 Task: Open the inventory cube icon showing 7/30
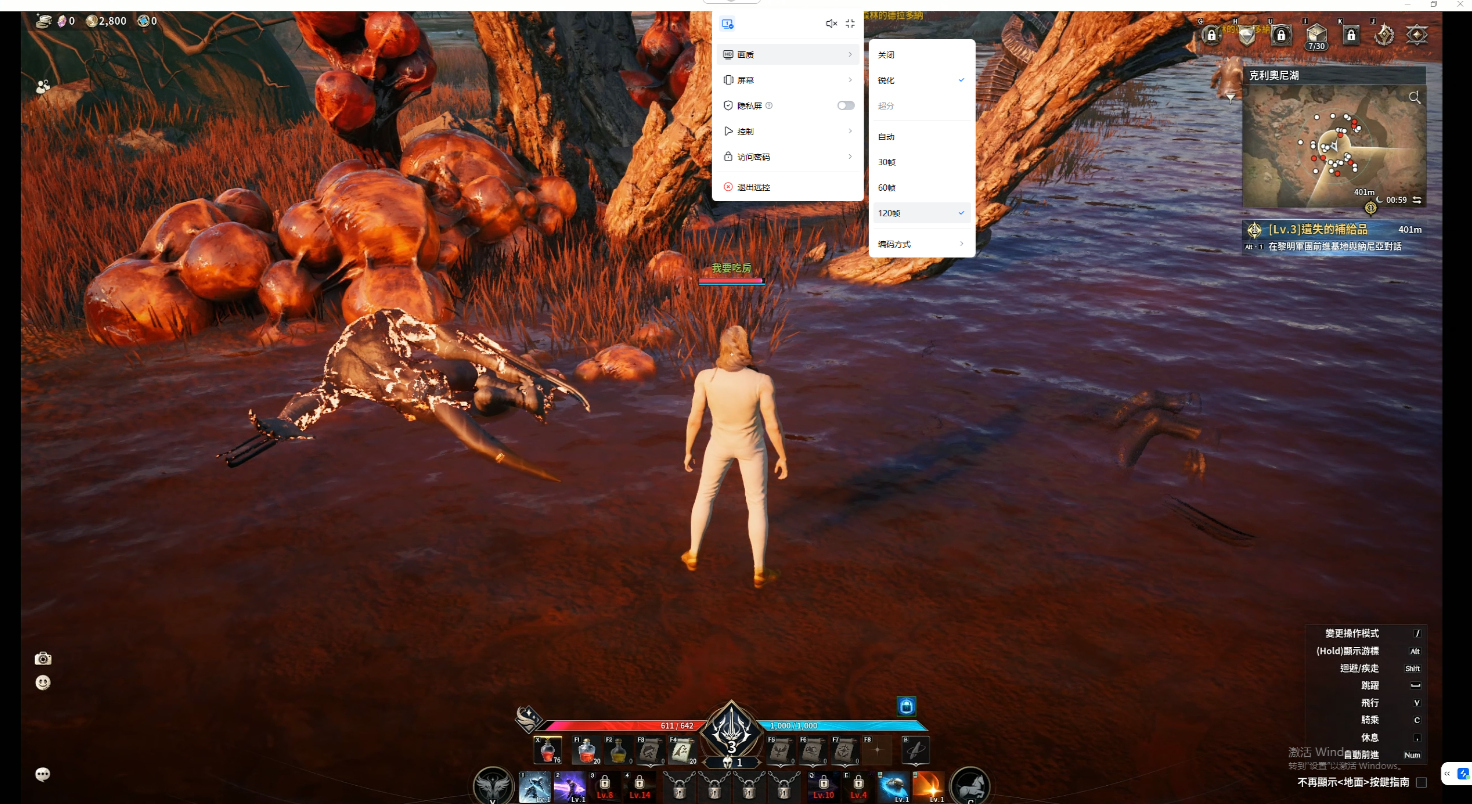coord(1316,36)
